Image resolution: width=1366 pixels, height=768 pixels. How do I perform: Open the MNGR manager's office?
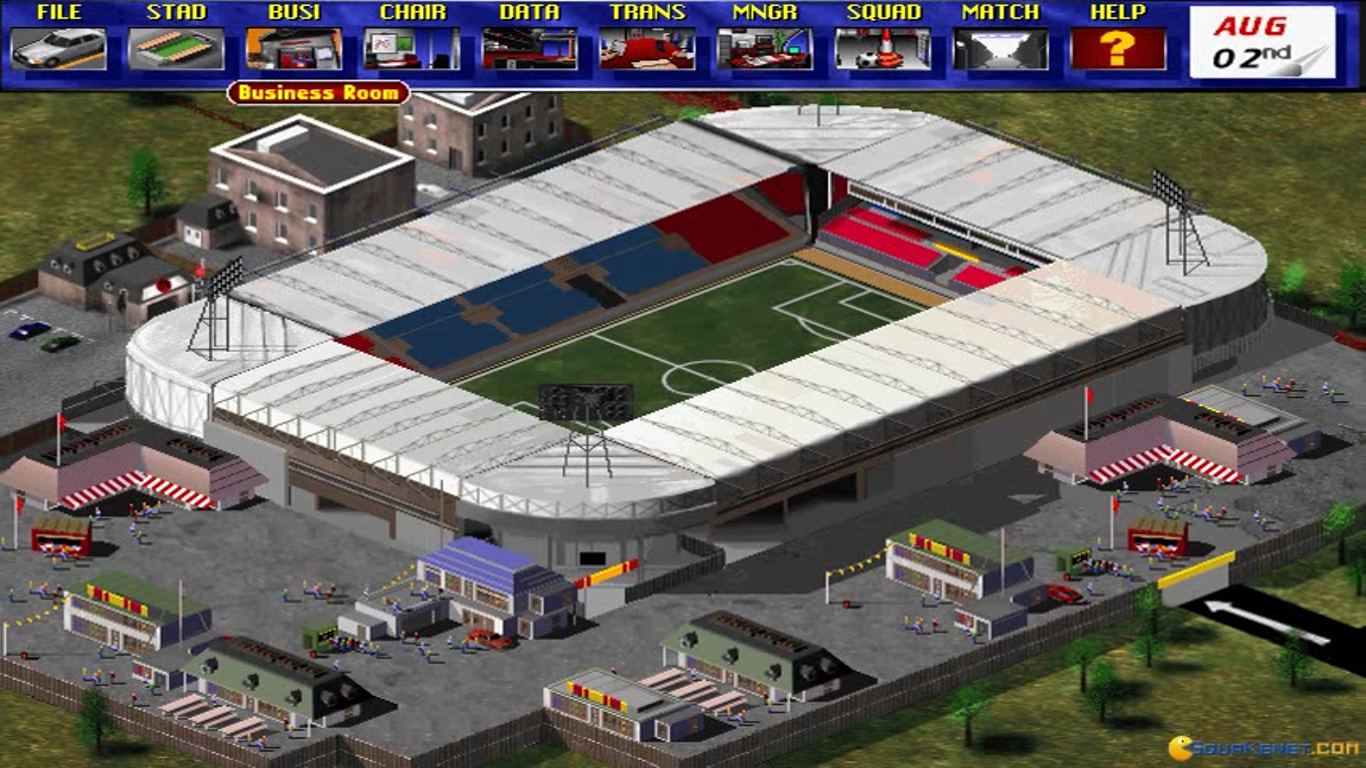pos(765,48)
